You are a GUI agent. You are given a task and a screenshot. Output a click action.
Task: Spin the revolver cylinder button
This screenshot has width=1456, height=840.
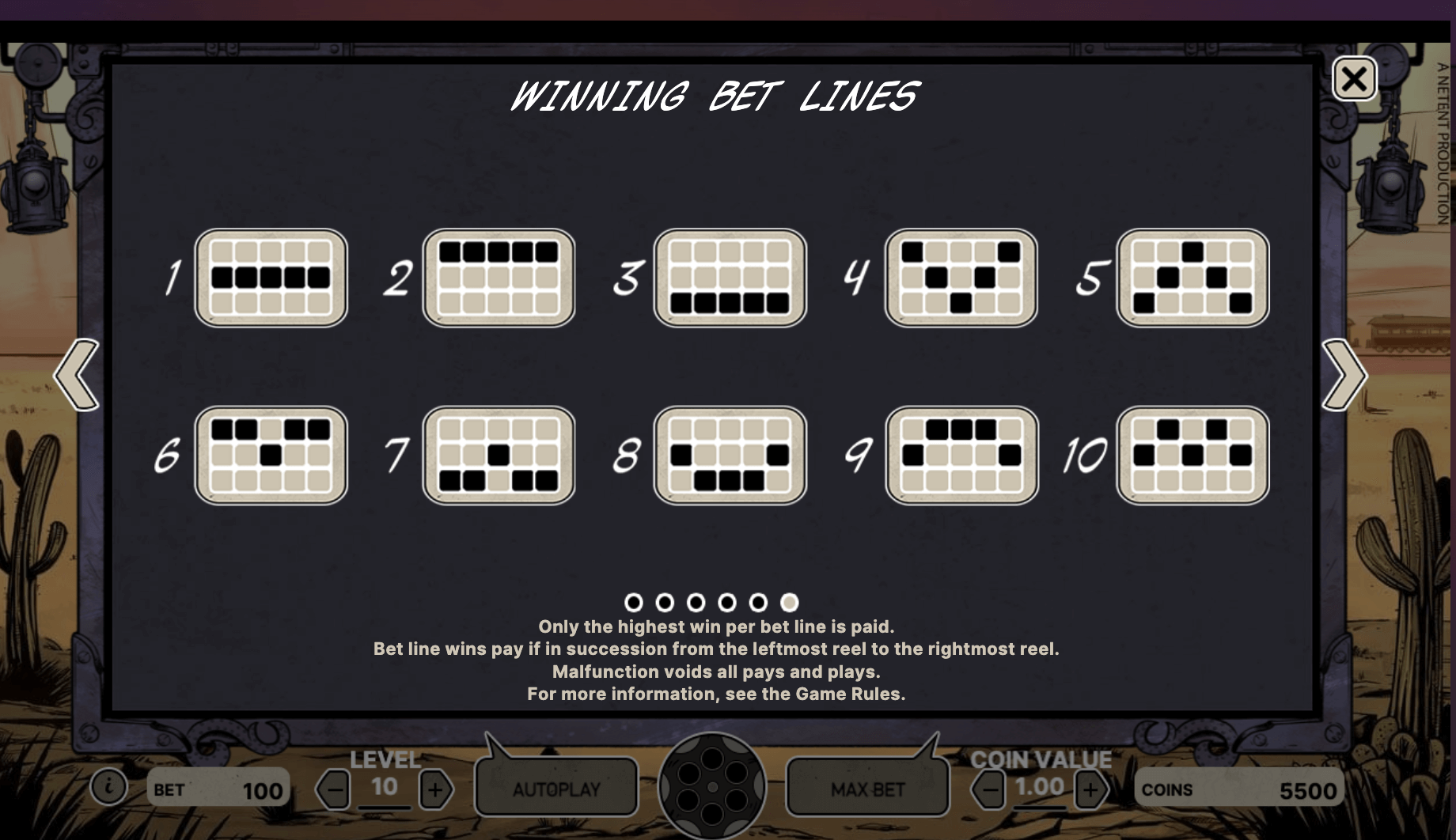click(x=711, y=786)
